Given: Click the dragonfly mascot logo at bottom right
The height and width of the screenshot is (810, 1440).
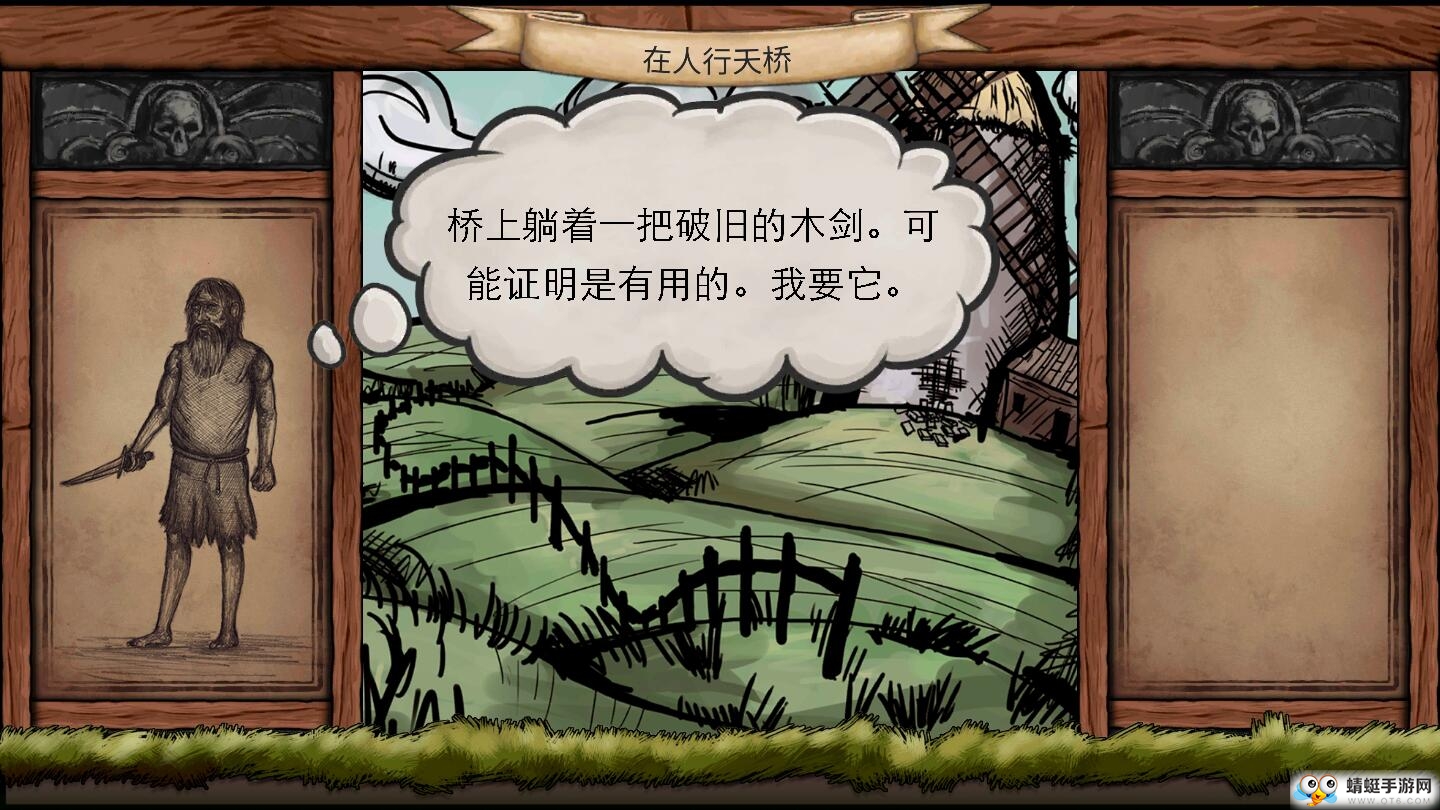Looking at the screenshot, I should click(1317, 790).
